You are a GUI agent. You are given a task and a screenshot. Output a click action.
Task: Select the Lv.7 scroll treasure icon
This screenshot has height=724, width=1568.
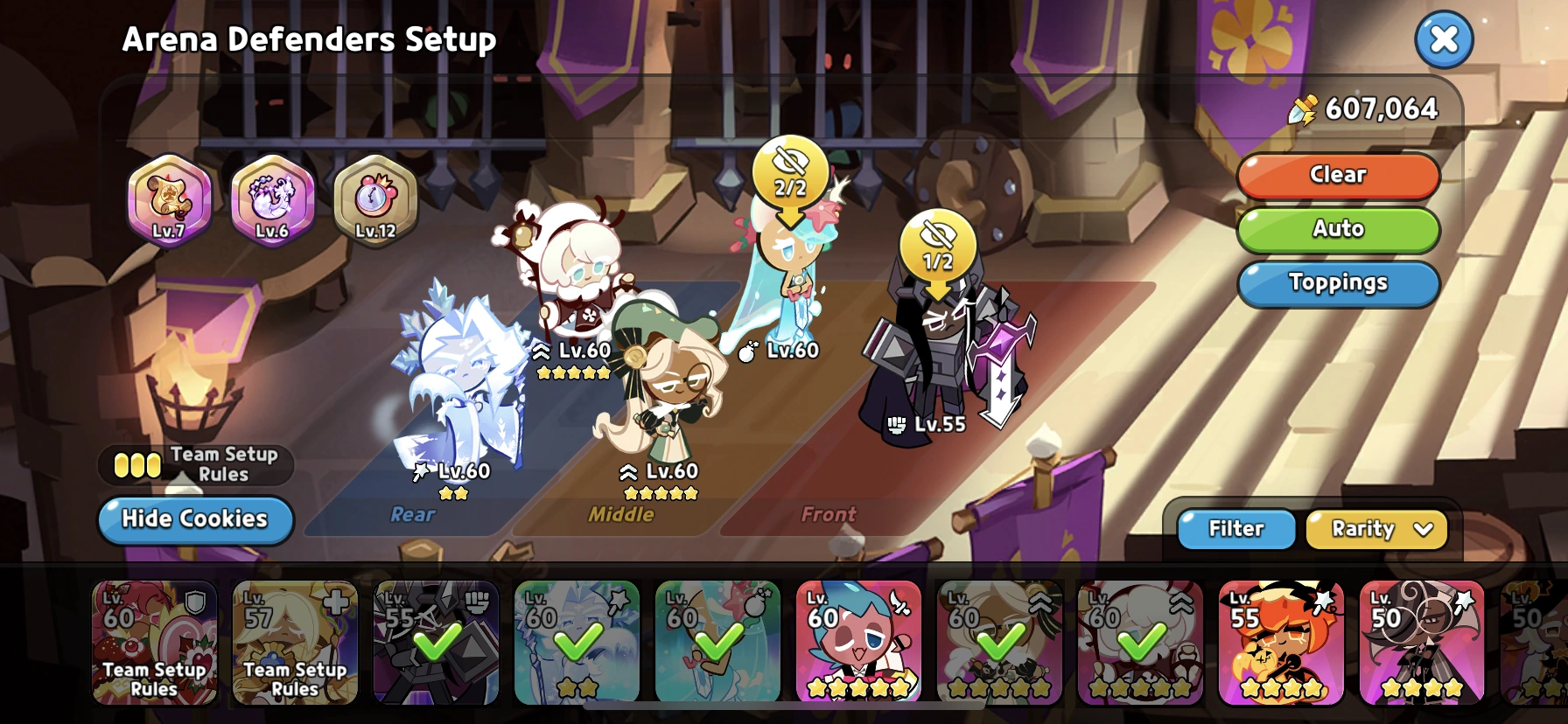point(170,202)
